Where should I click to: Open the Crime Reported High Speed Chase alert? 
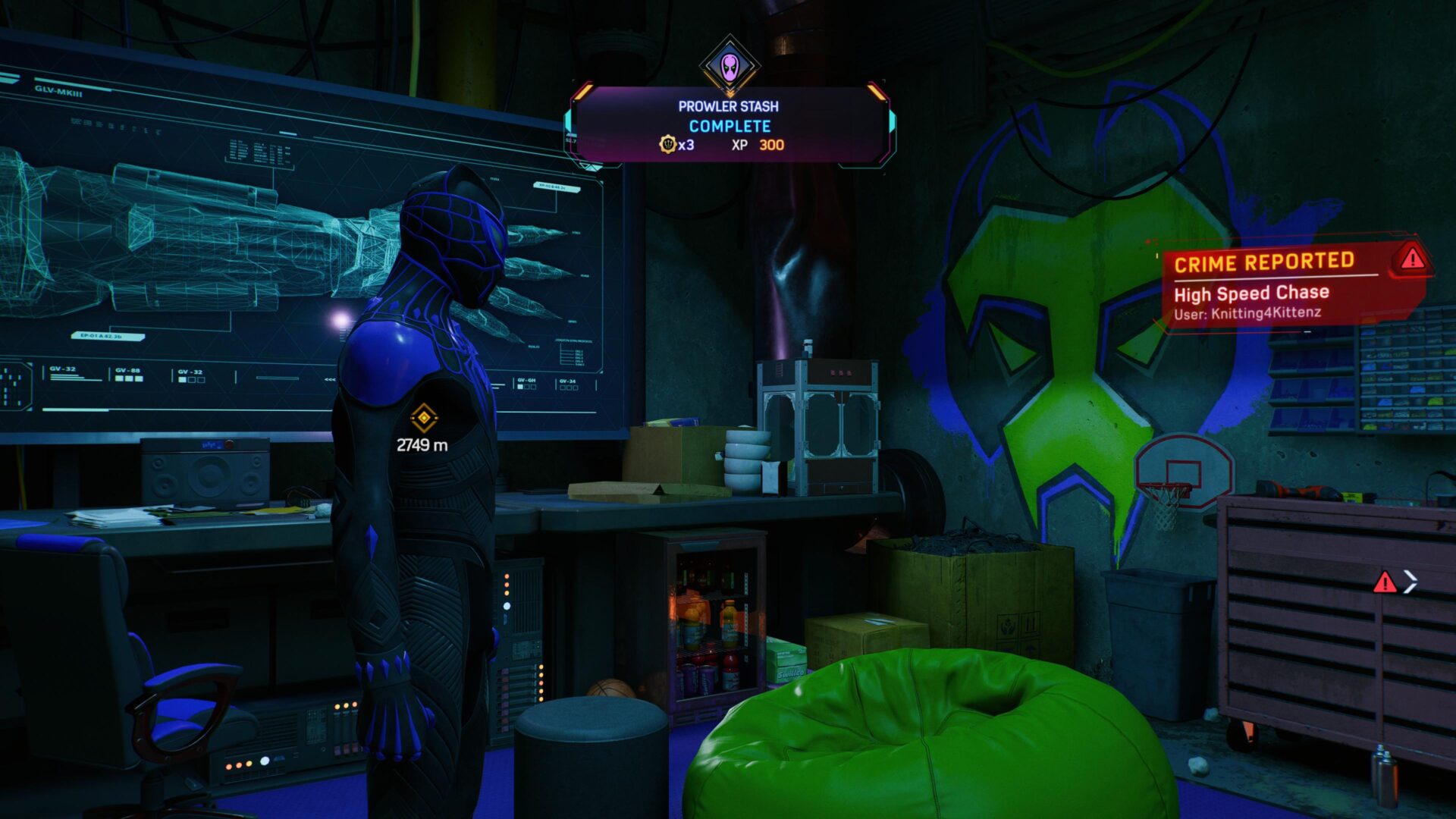(x=1289, y=285)
